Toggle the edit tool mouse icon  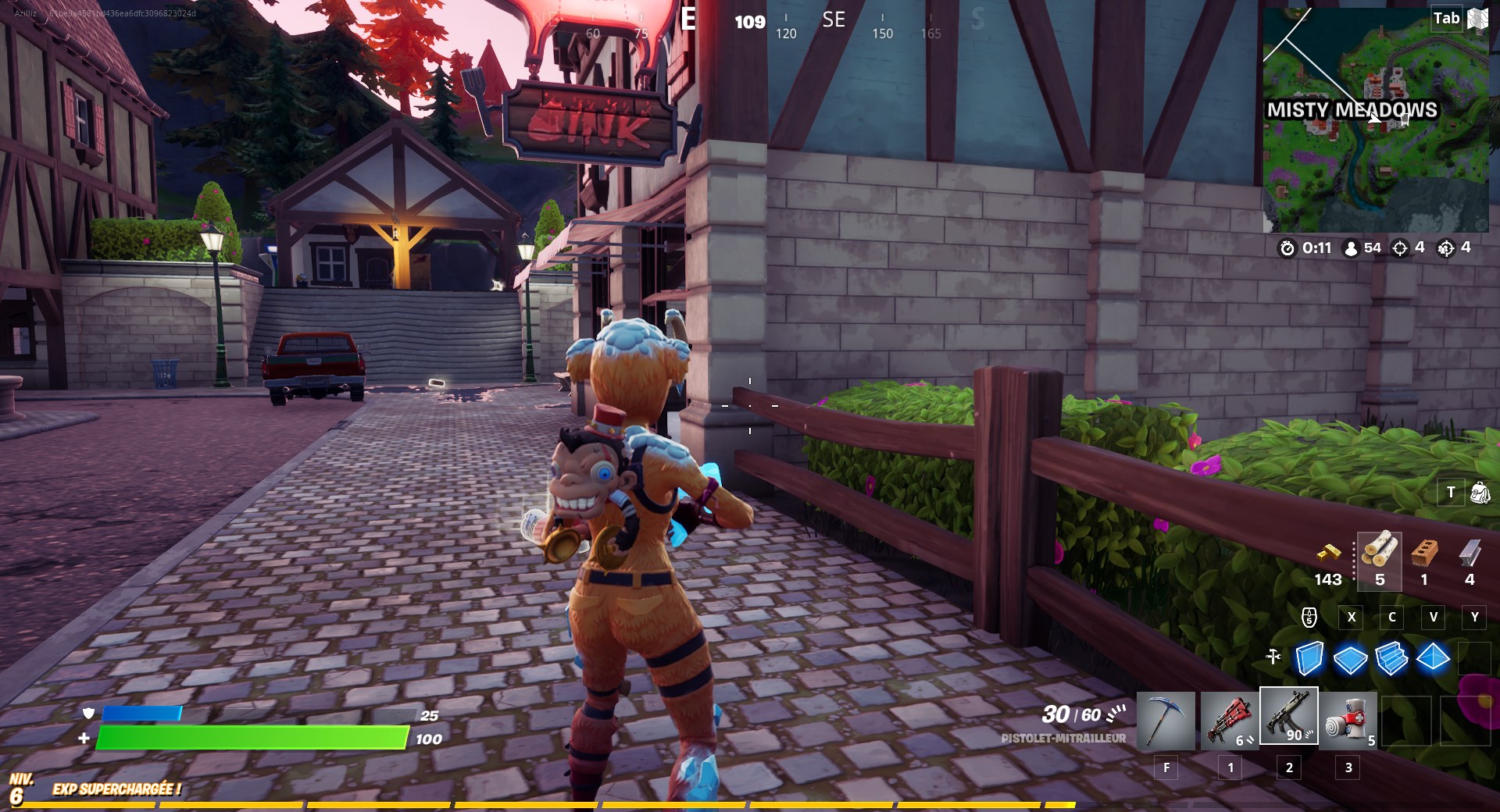tap(1308, 618)
